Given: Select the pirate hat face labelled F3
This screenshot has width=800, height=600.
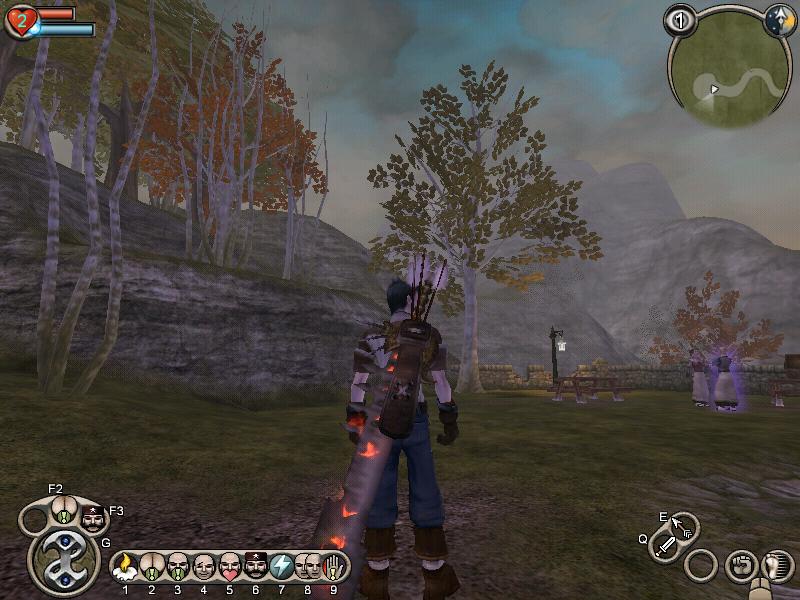Looking at the screenshot, I should [x=93, y=520].
